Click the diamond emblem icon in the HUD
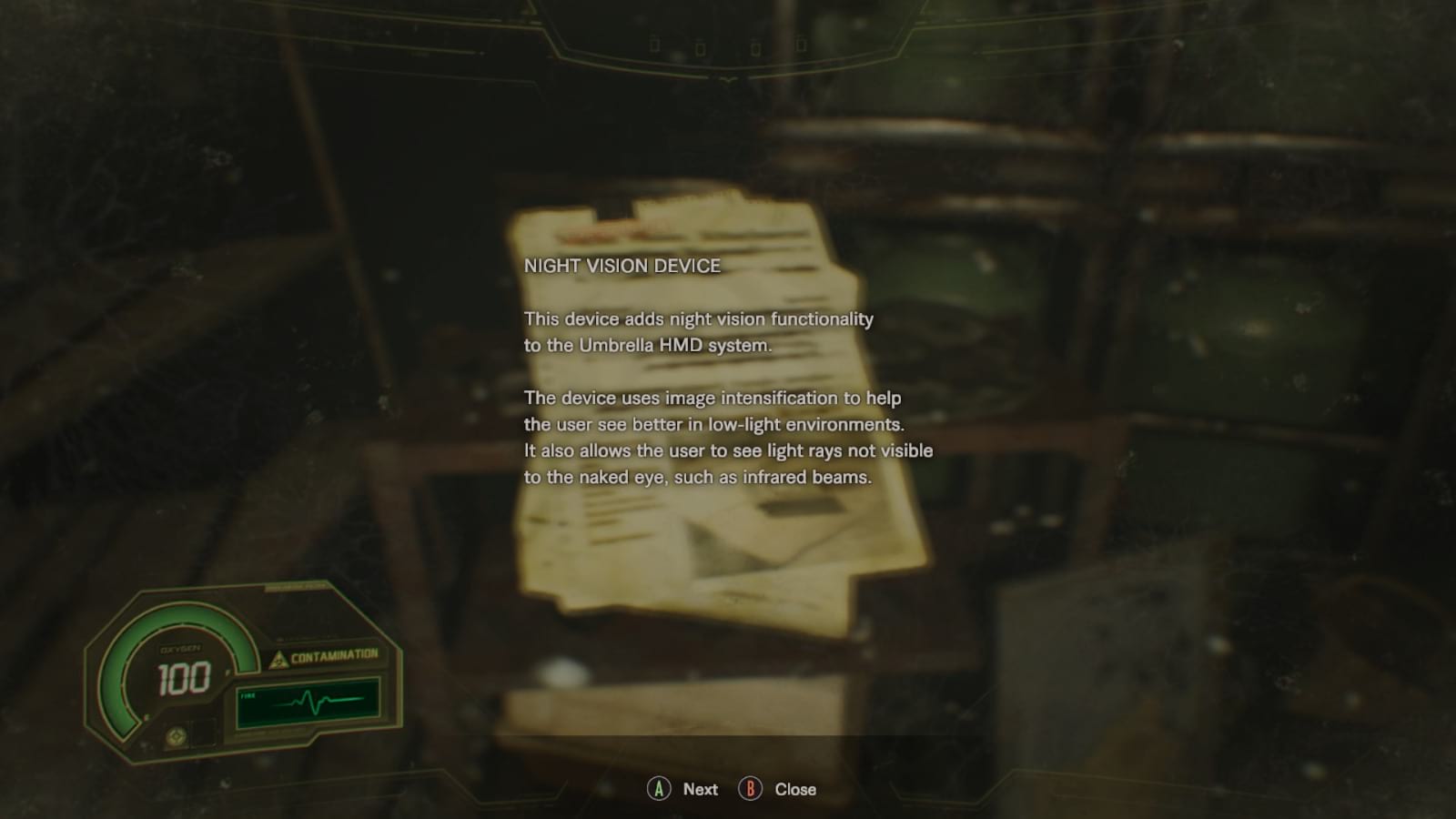 point(178,734)
